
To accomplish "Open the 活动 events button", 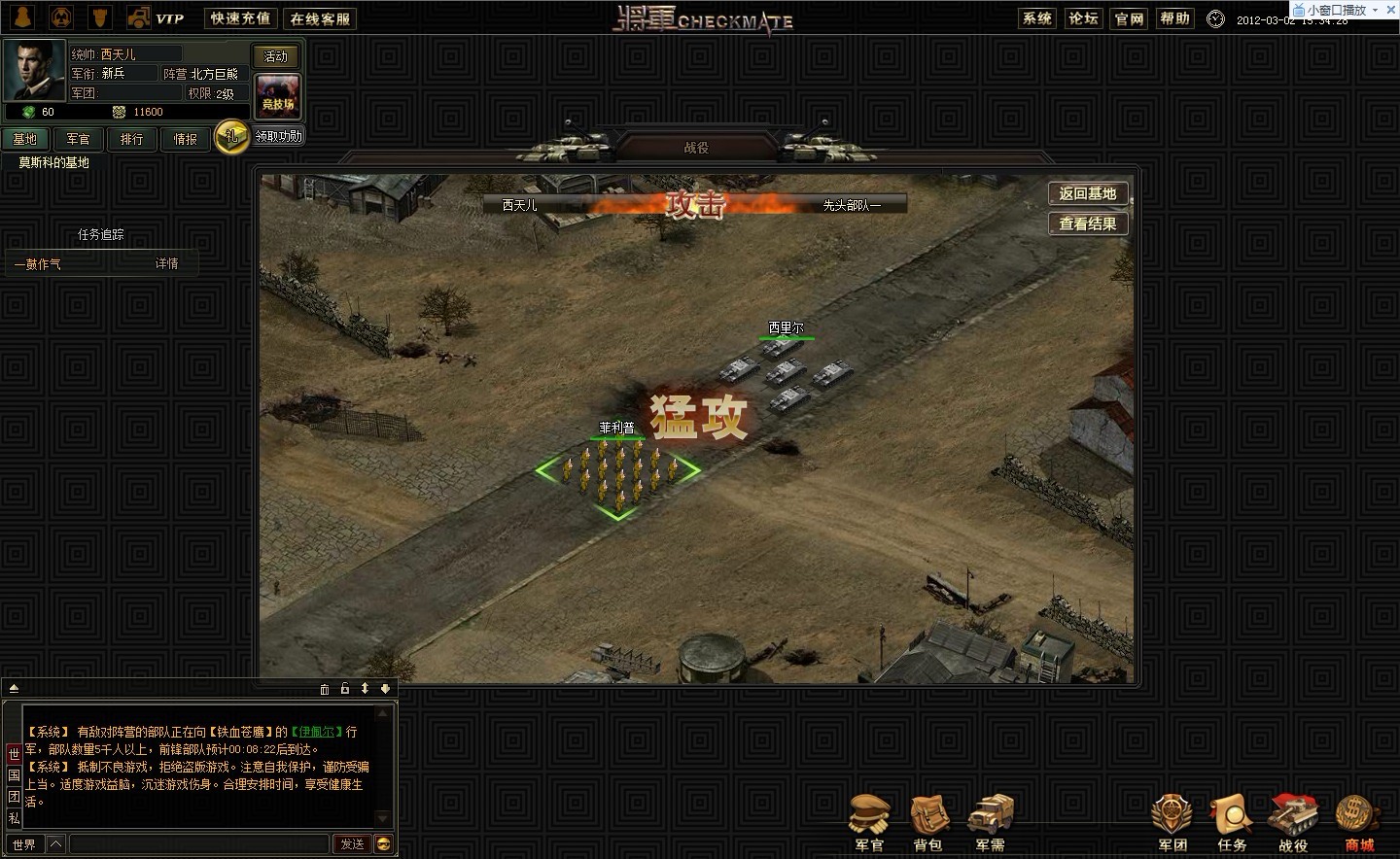I will 276,56.
